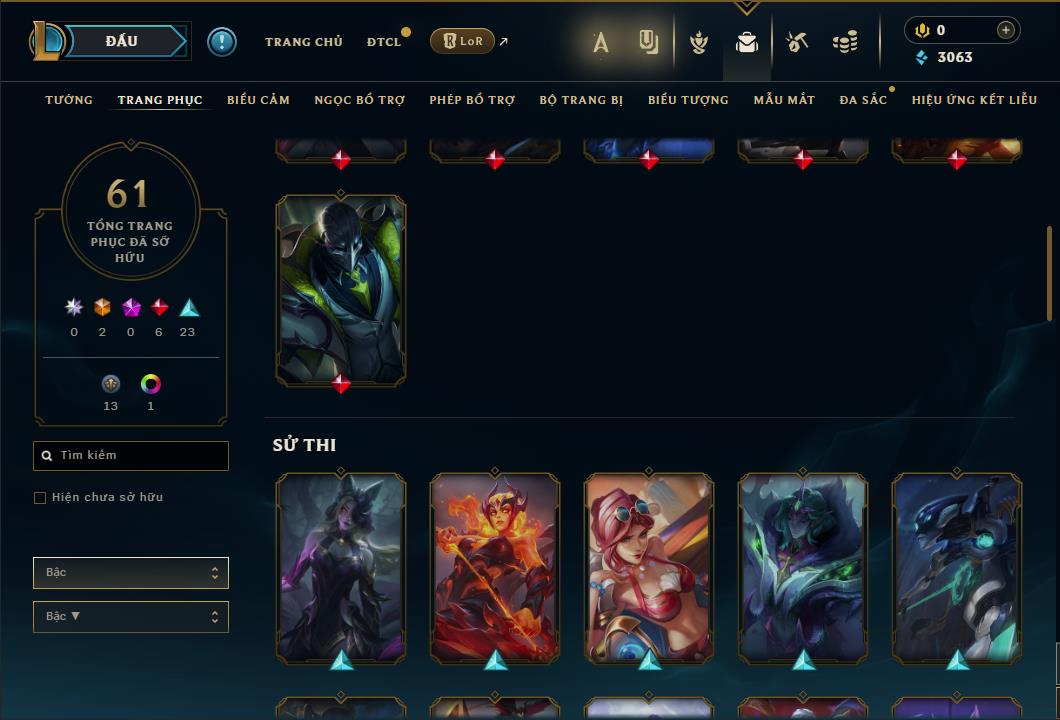The width and height of the screenshot is (1060, 720).
Task: Click the Tìm kiếm search box
Action: (x=131, y=456)
